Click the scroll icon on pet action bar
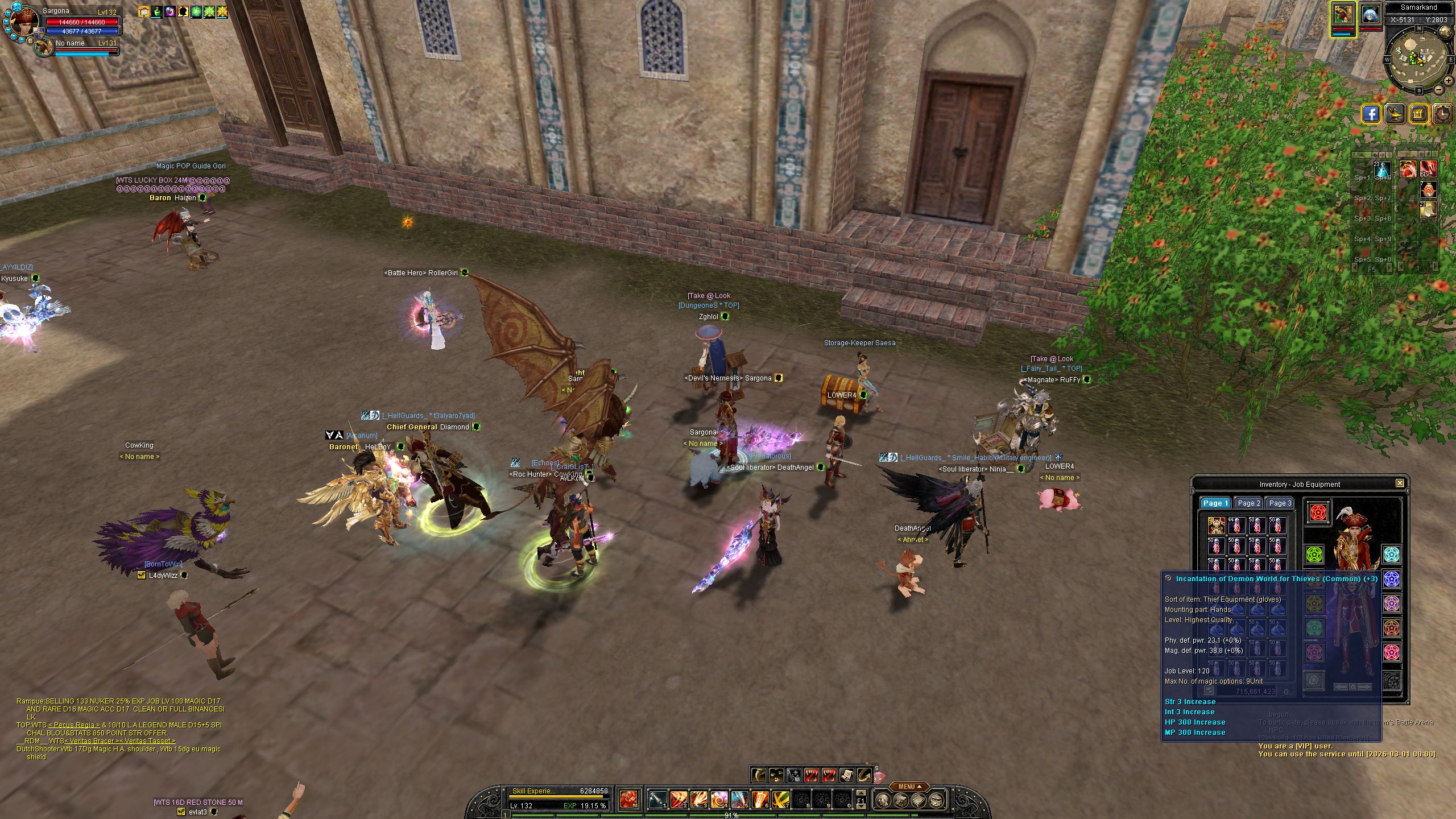Image resolution: width=1456 pixels, height=819 pixels. [846, 775]
